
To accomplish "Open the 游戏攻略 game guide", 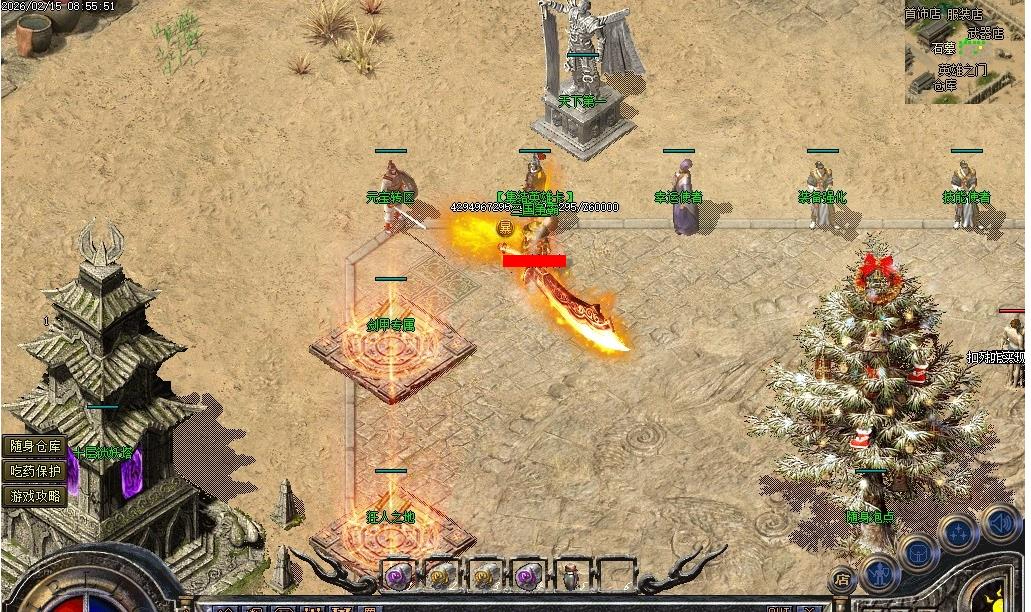I will [x=35, y=495].
